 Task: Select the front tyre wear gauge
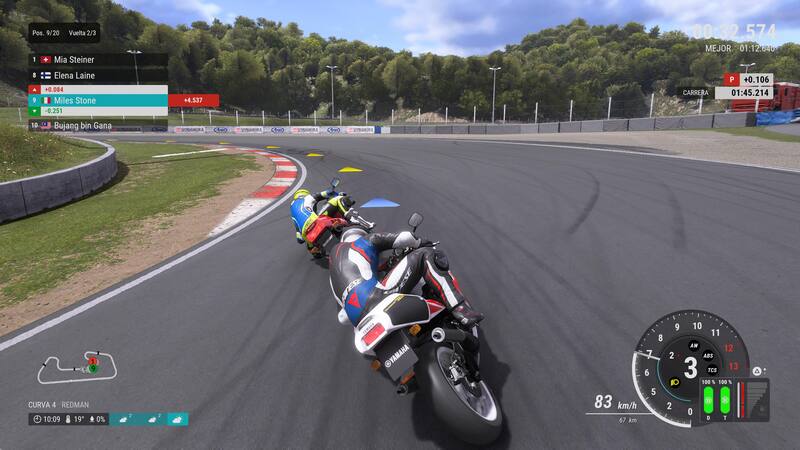(707, 400)
